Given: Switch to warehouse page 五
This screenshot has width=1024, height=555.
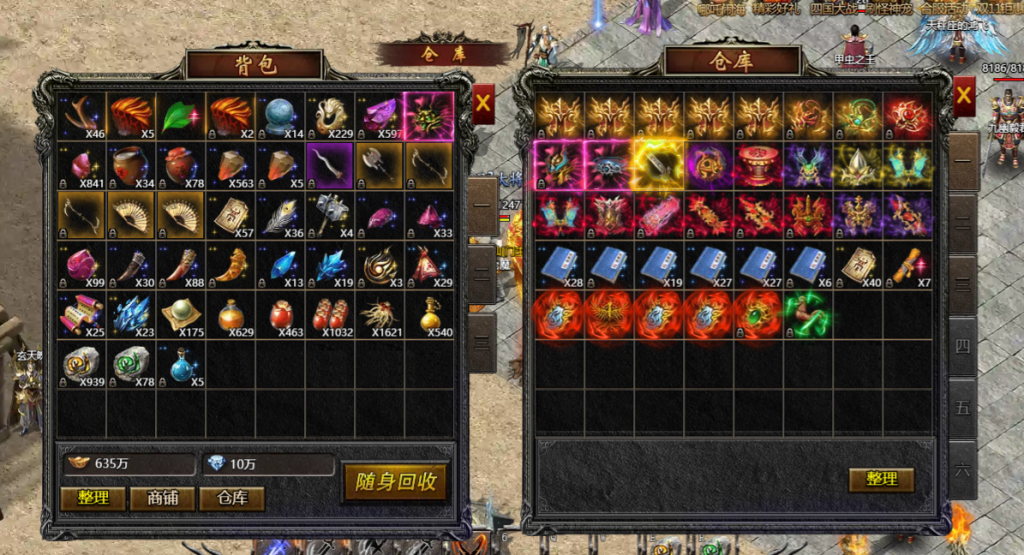Looking at the screenshot, I should click(x=963, y=408).
